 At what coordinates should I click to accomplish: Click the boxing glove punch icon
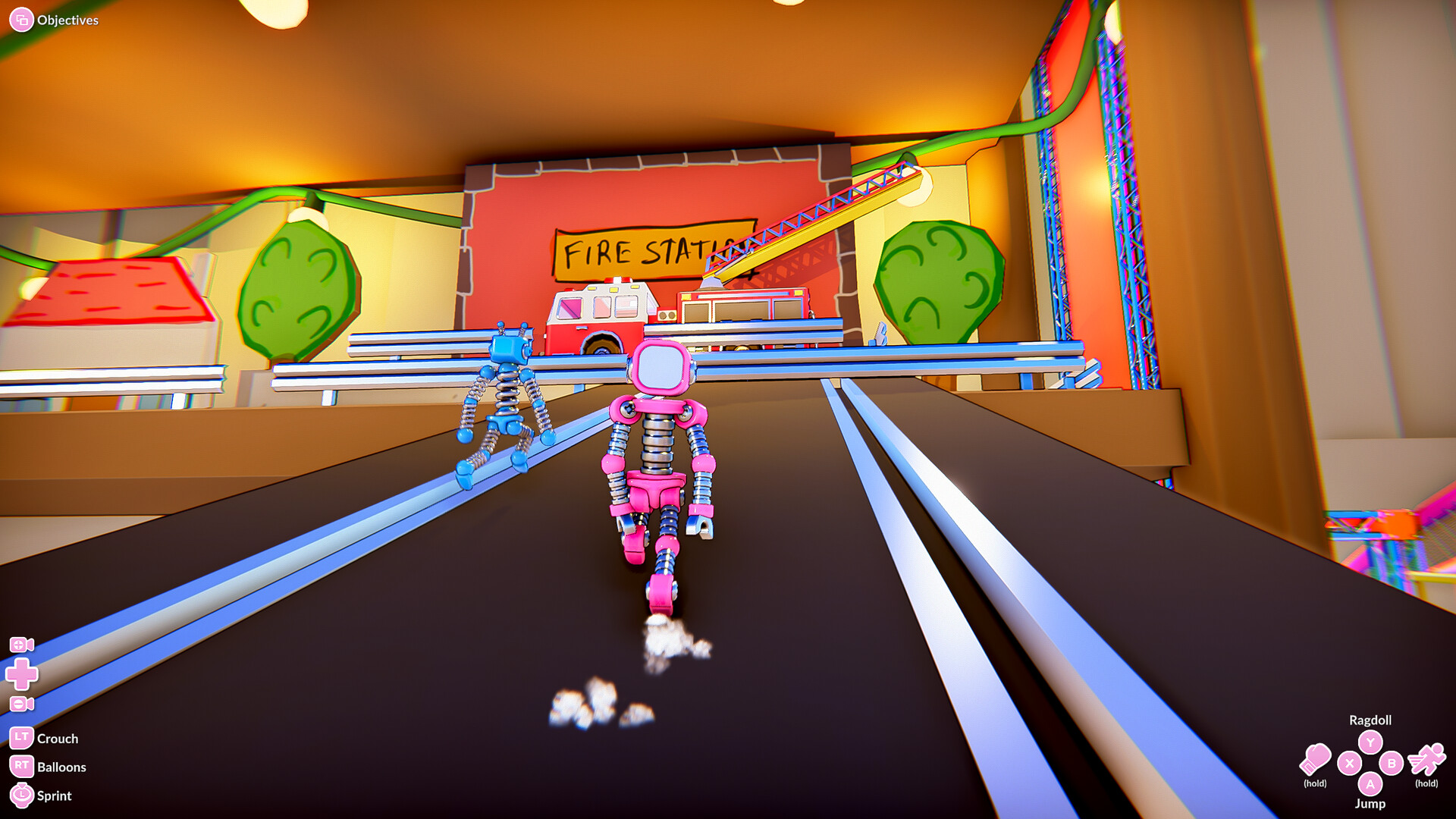coord(1316,759)
